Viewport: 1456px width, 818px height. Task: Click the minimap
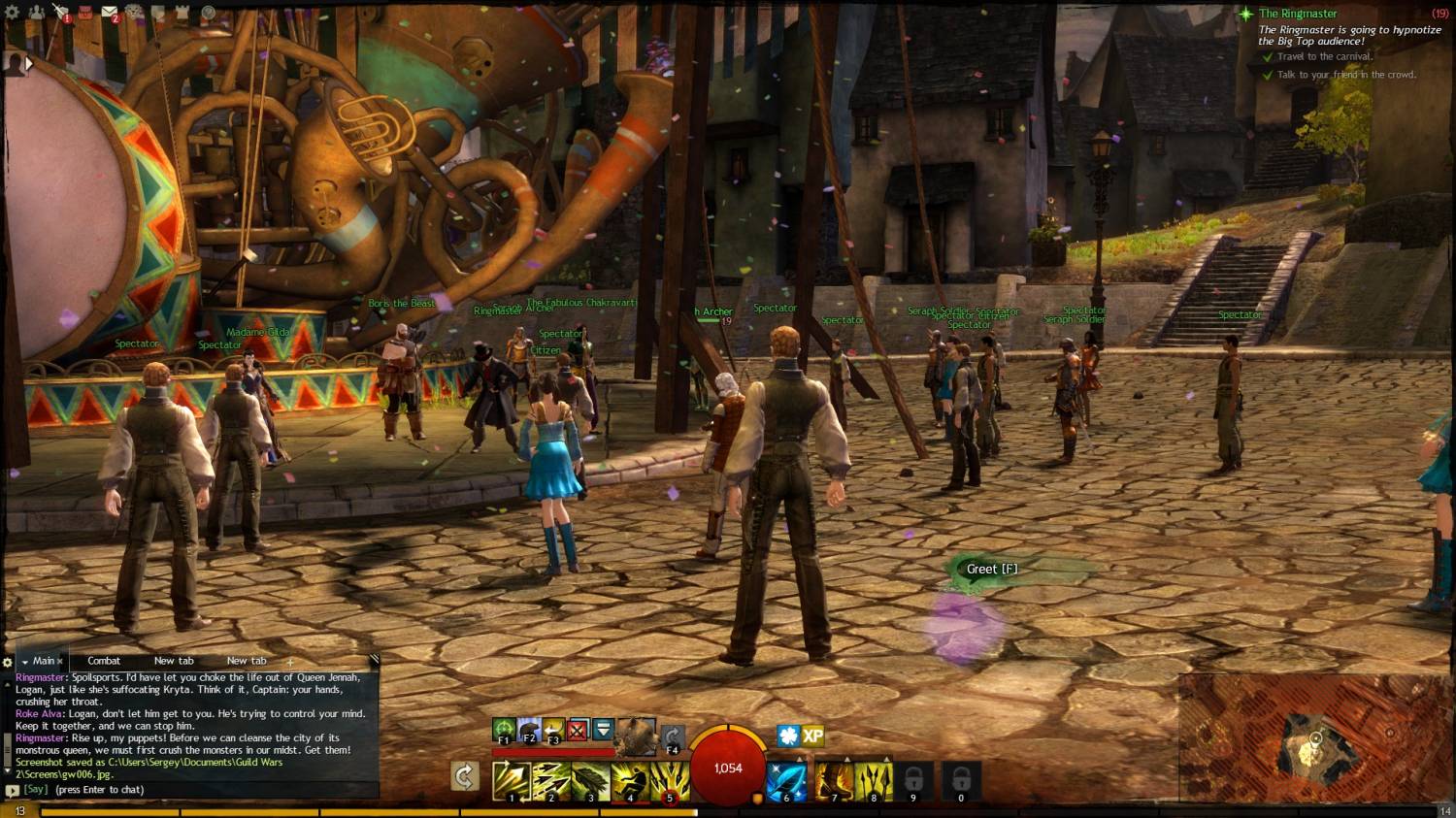tap(1315, 738)
